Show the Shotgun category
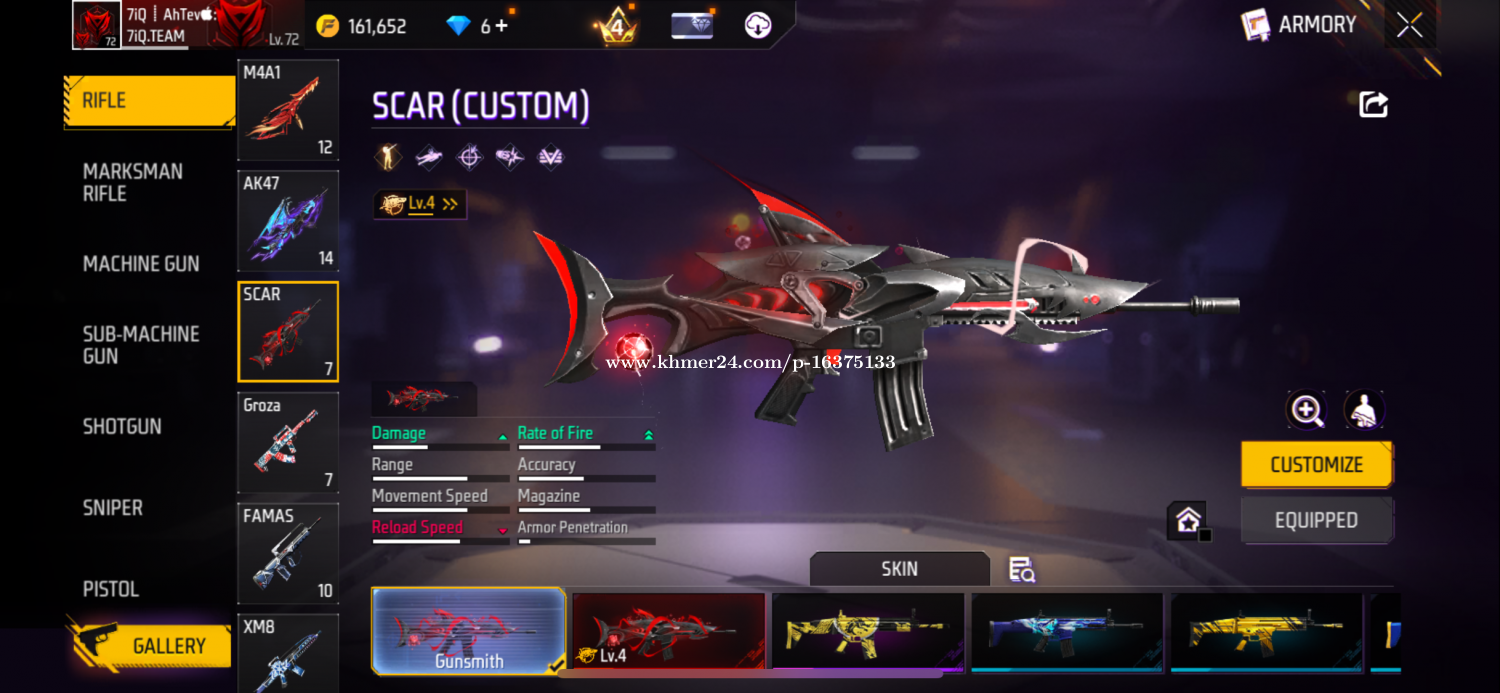This screenshot has width=1500, height=693. [122, 427]
